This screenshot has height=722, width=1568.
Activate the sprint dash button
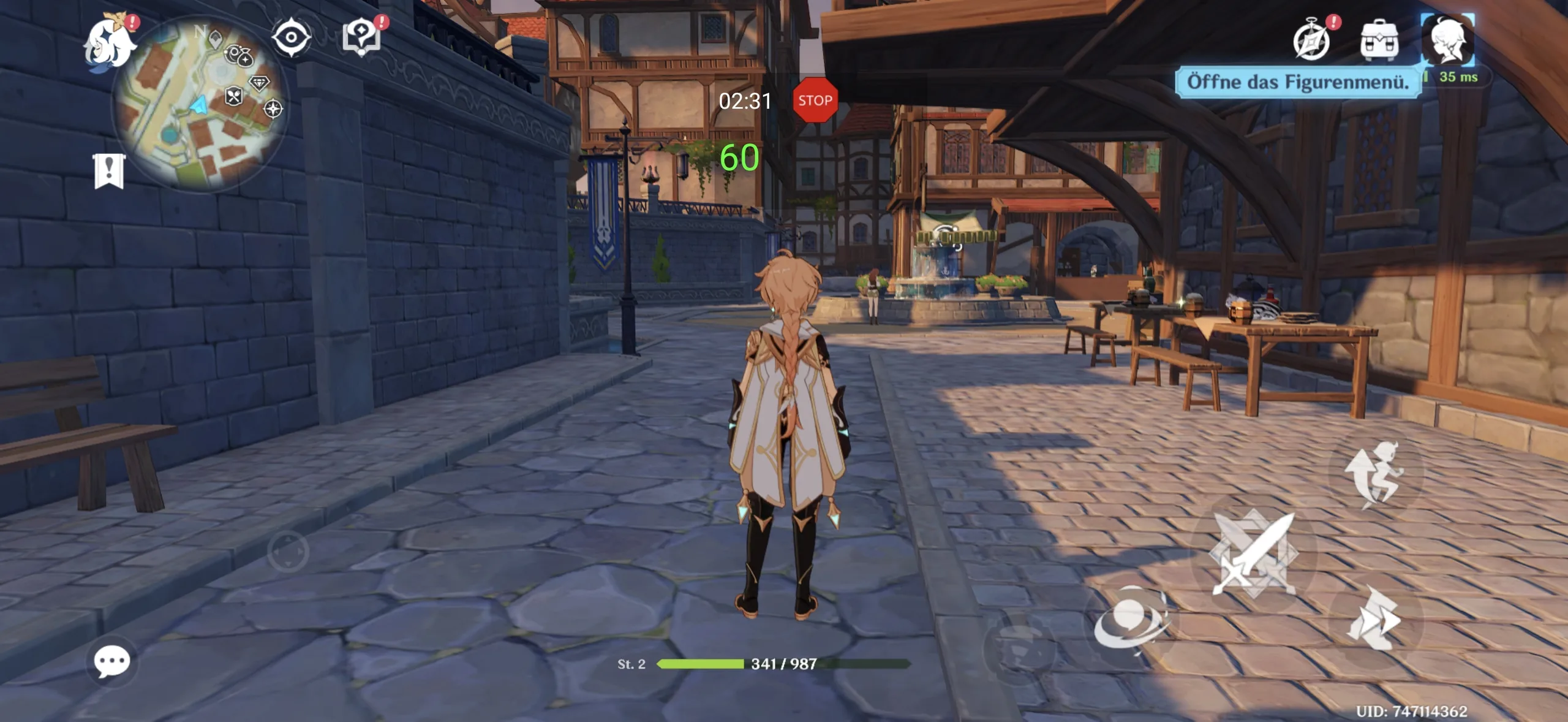pyautogui.click(x=1374, y=619)
